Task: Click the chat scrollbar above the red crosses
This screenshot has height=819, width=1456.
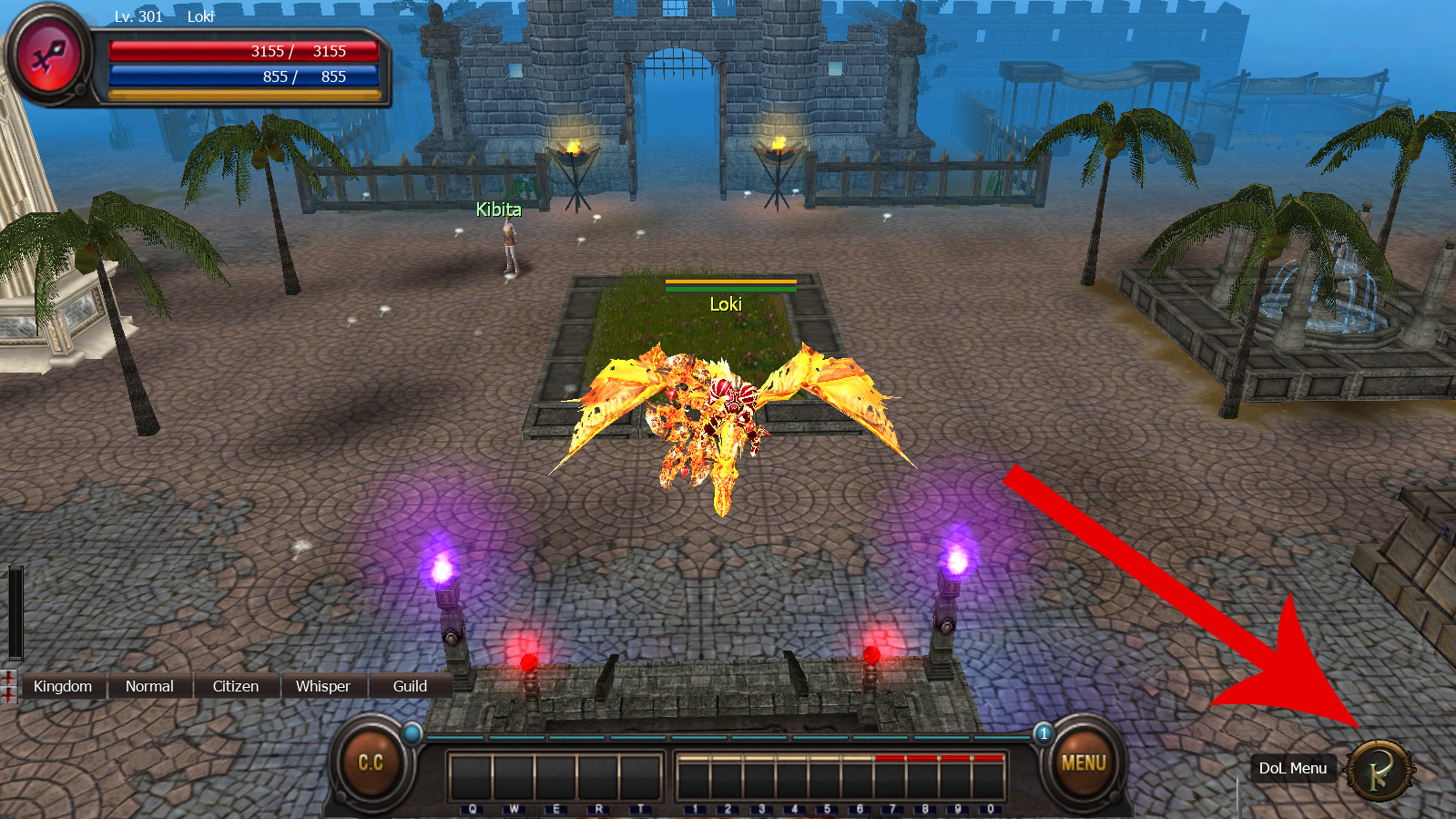Action: click(15, 612)
